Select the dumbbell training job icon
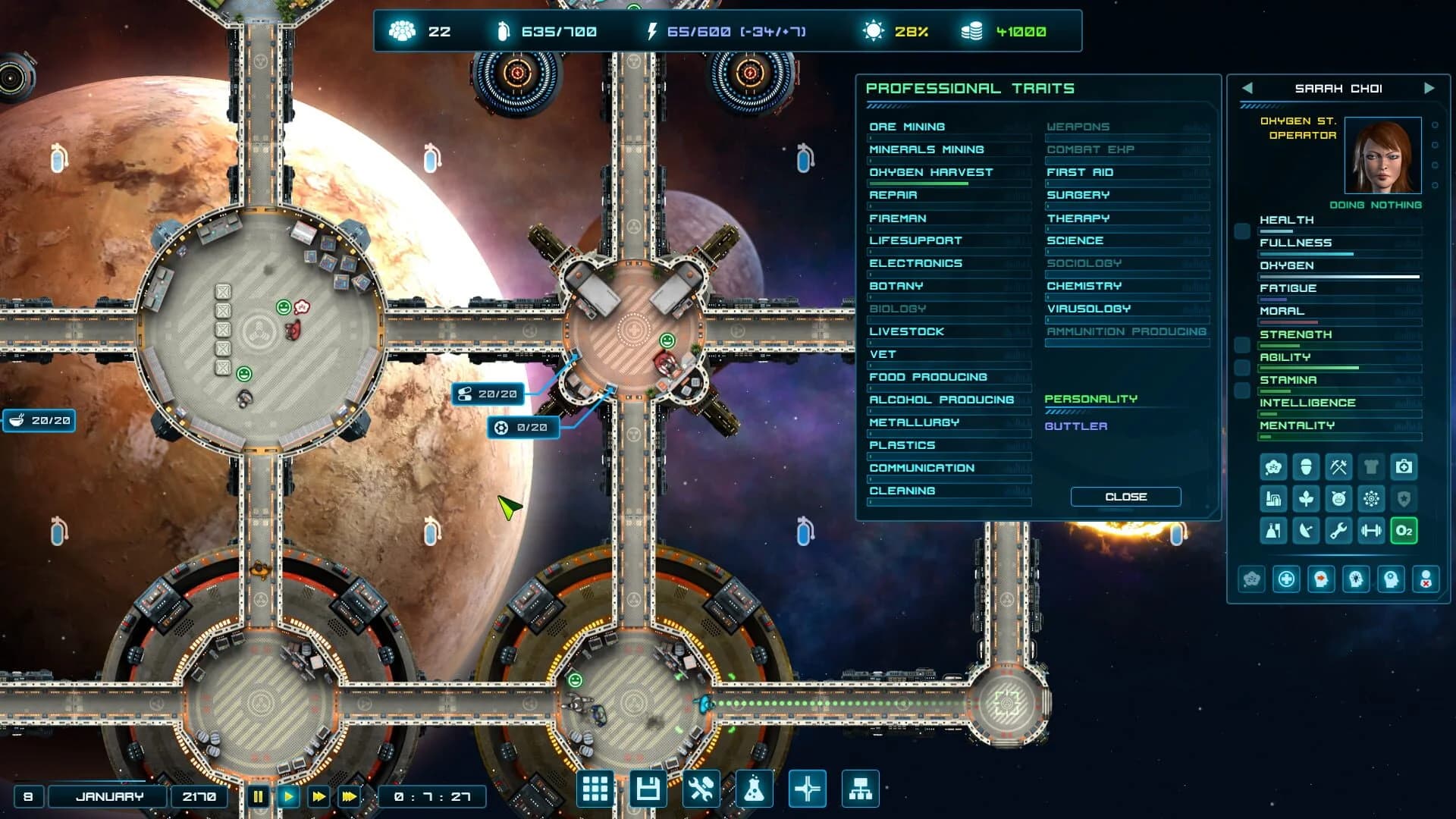1456x819 pixels. coord(1371,531)
